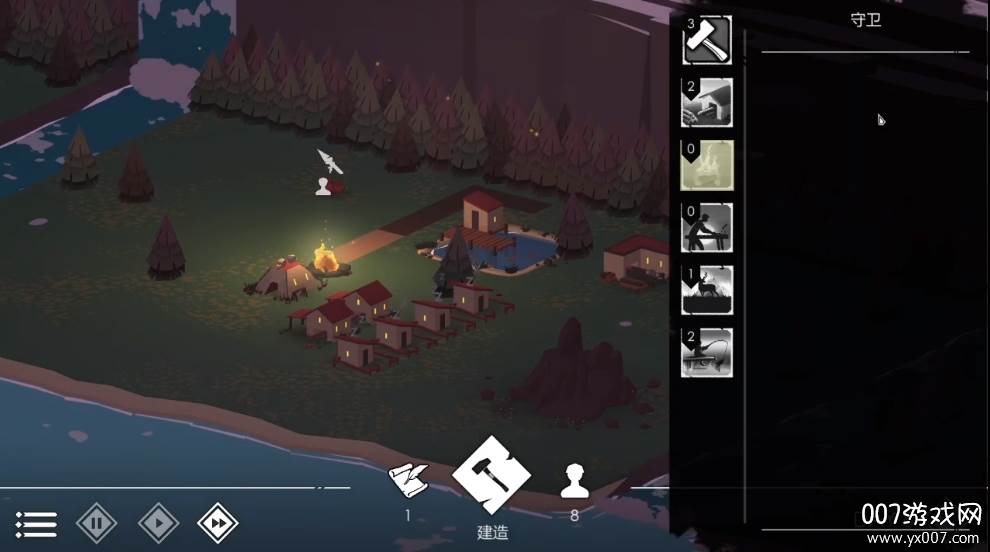
Task: Pick the fishing category icon
Action: click(x=707, y=352)
